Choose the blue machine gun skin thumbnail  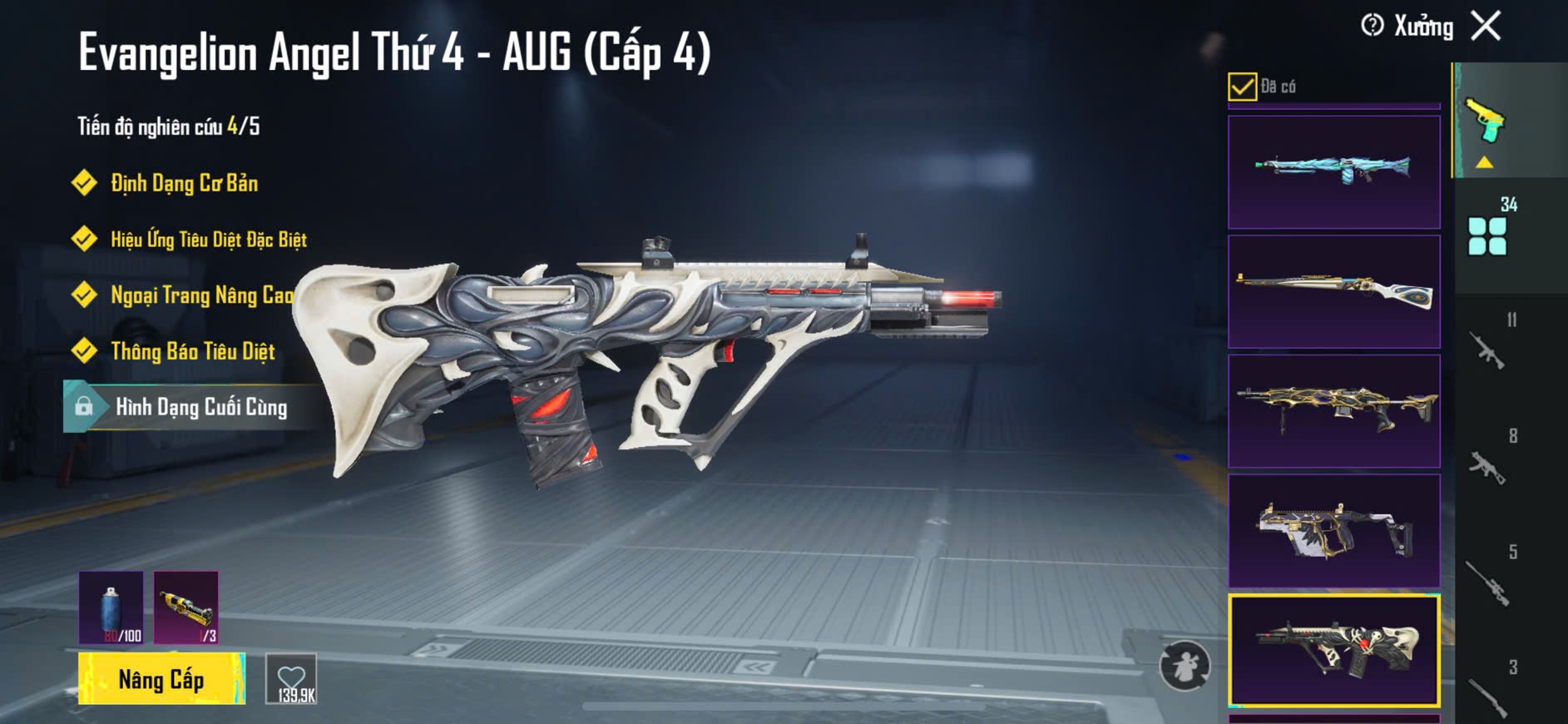1333,171
